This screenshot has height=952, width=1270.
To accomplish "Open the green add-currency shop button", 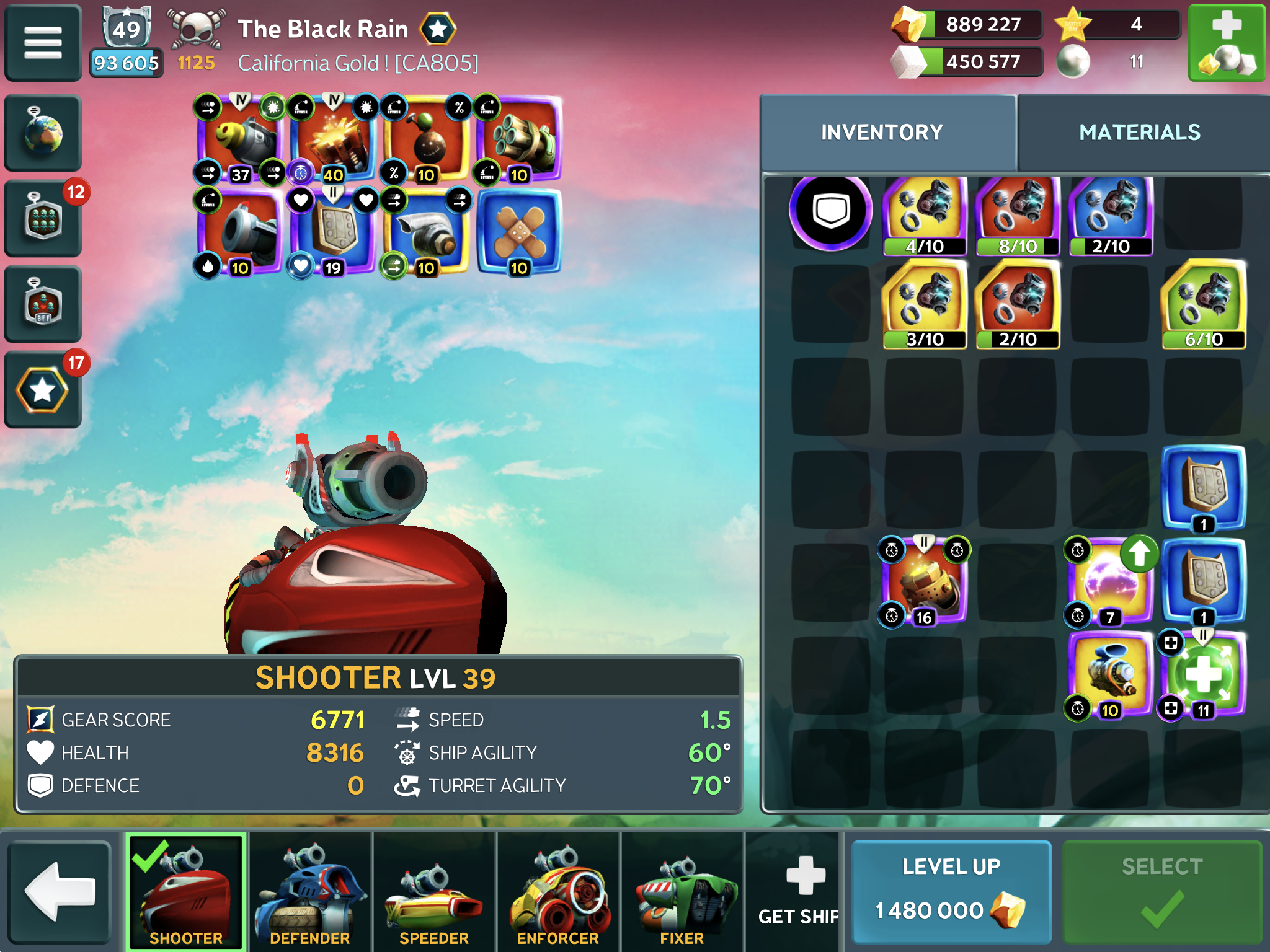I will (1227, 43).
